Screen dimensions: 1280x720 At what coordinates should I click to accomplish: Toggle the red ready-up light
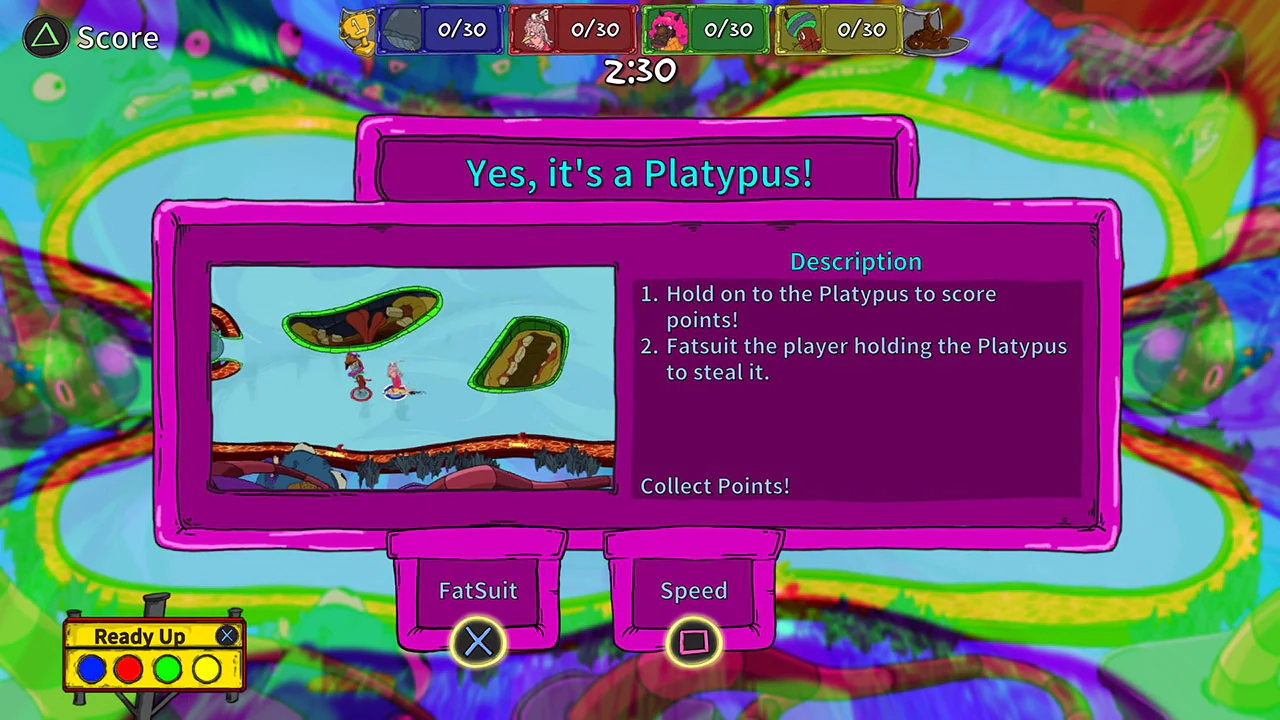129,670
